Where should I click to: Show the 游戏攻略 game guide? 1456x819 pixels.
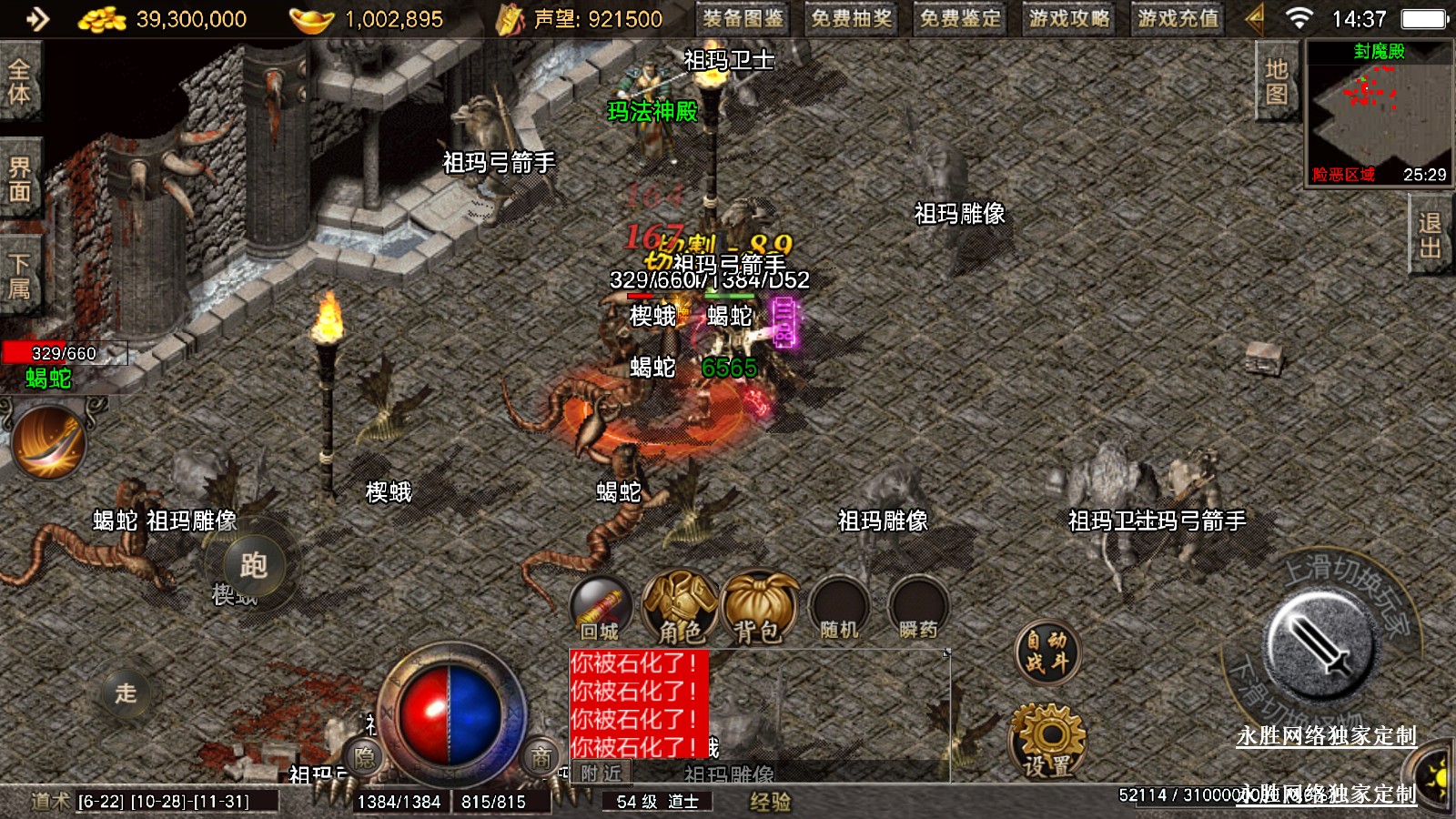1069,19
